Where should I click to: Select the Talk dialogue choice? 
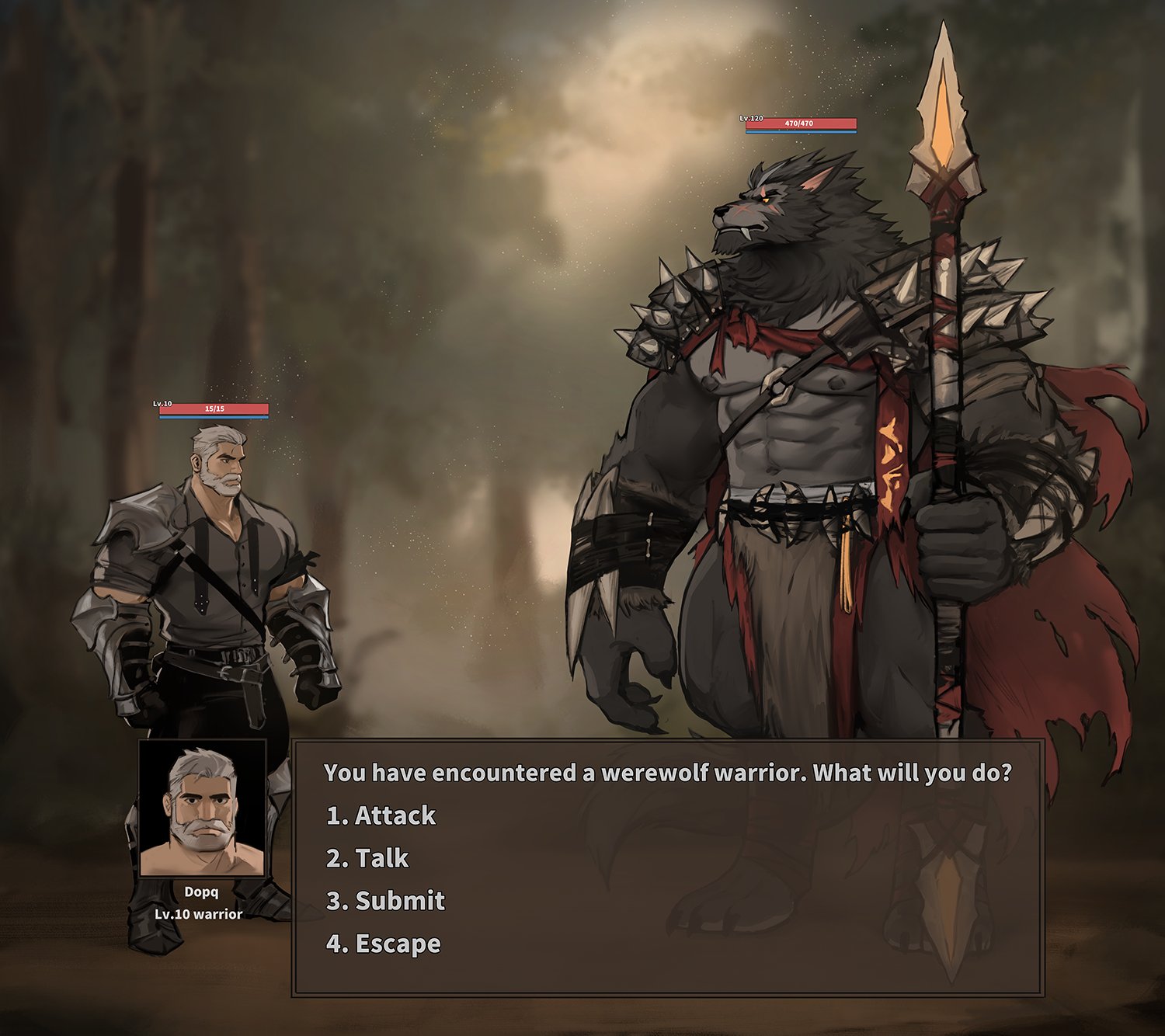pyautogui.click(x=367, y=858)
